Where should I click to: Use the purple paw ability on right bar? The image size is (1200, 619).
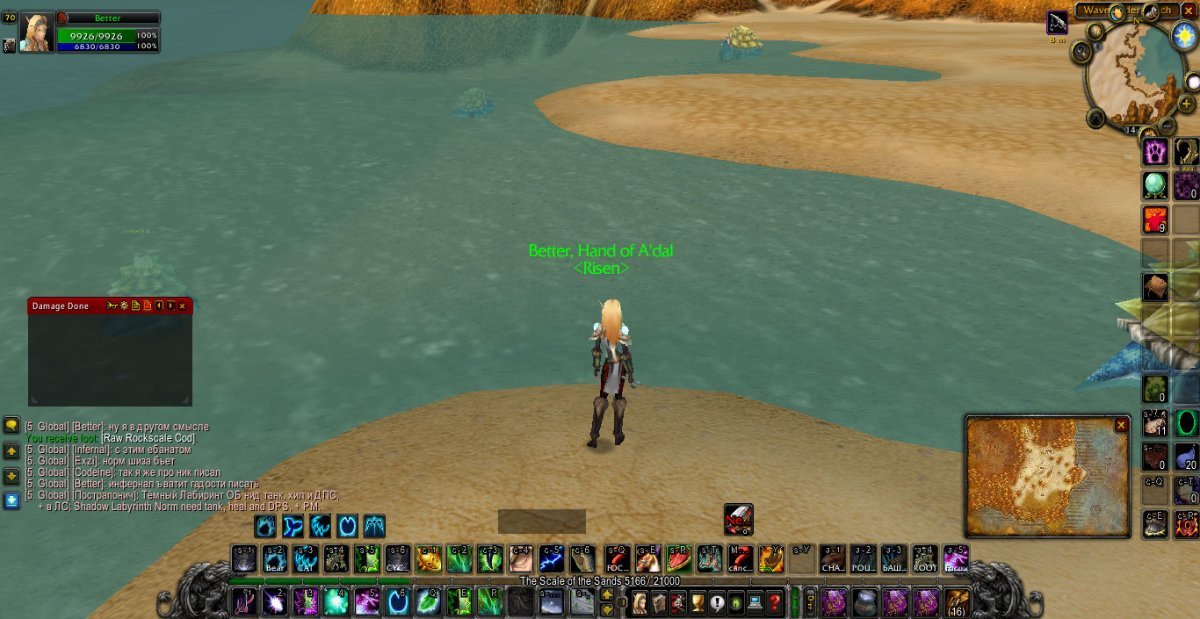[1156, 152]
